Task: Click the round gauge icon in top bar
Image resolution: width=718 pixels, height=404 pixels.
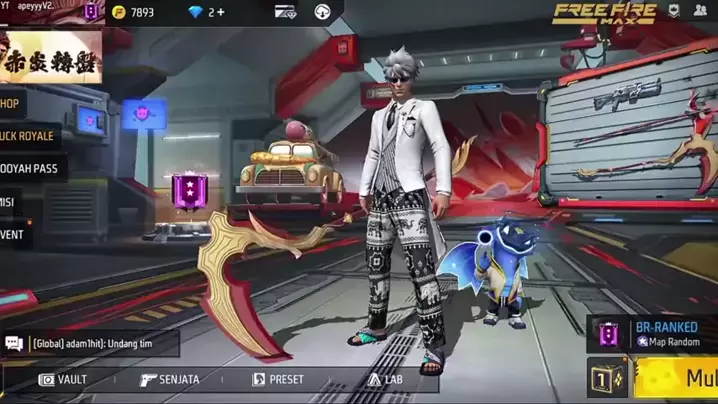Action: 323,12
